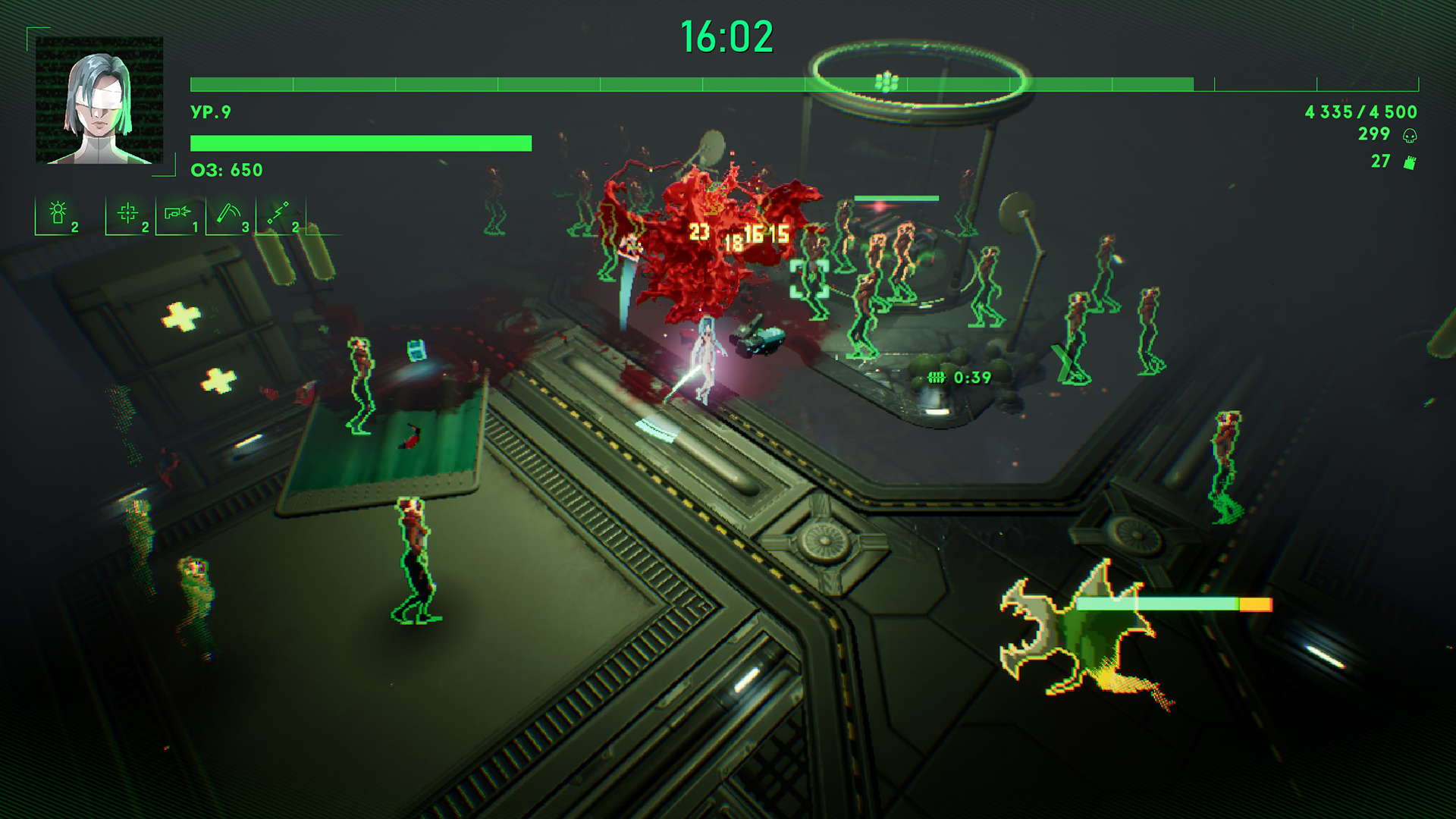Click the skull kill counter icon

click(x=1410, y=136)
